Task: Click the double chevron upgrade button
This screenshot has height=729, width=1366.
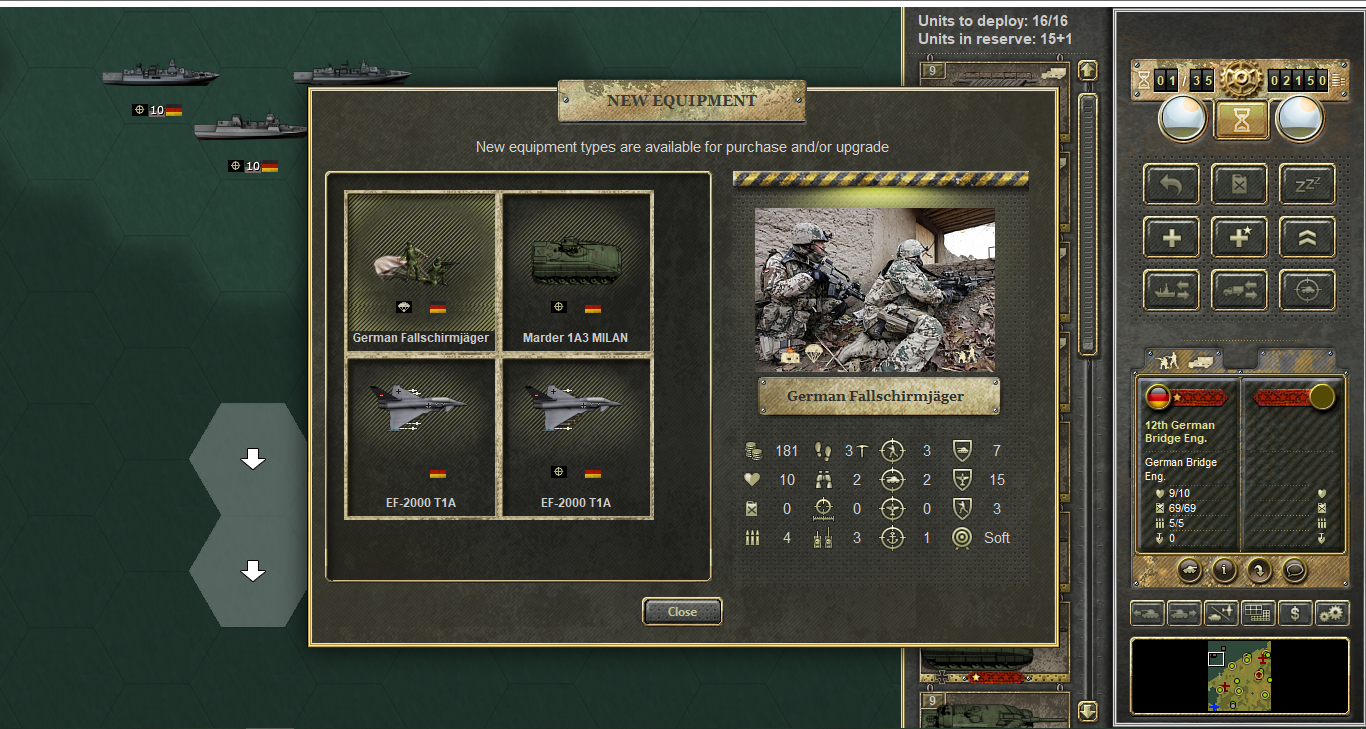Action: 1307,237
